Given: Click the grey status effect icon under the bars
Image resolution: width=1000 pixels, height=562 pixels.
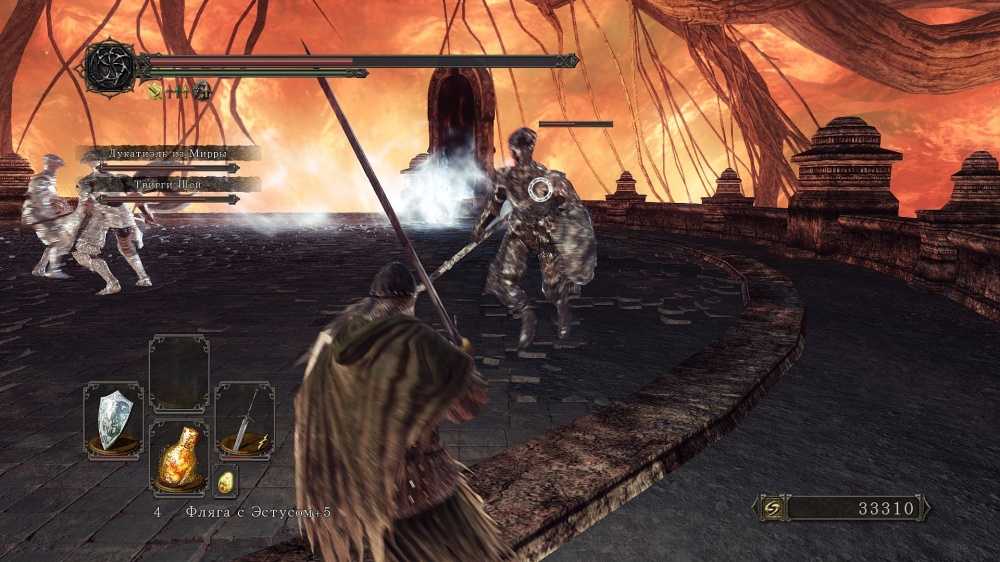Looking at the screenshot, I should click(x=201, y=91).
